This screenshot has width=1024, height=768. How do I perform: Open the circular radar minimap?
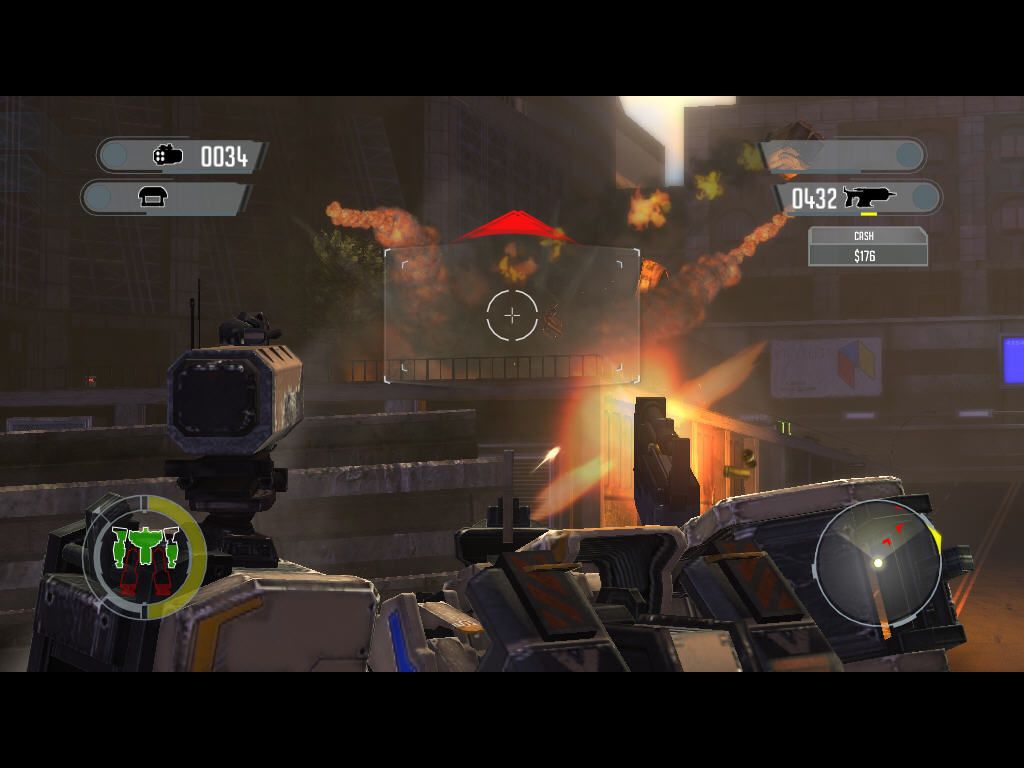tap(877, 563)
